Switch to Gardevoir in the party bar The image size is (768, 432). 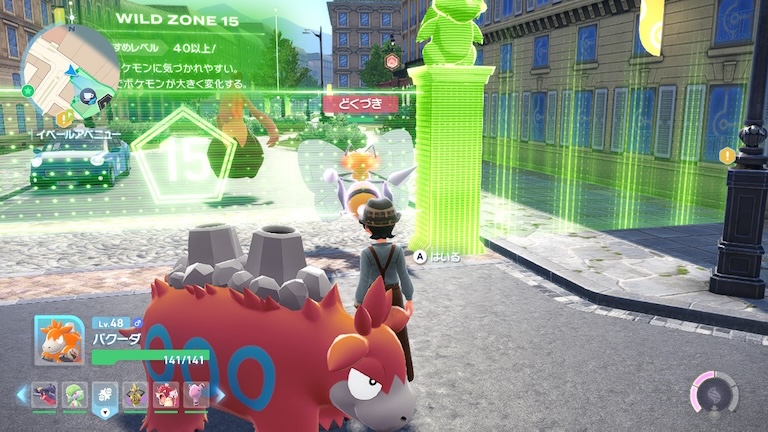pos(74,395)
